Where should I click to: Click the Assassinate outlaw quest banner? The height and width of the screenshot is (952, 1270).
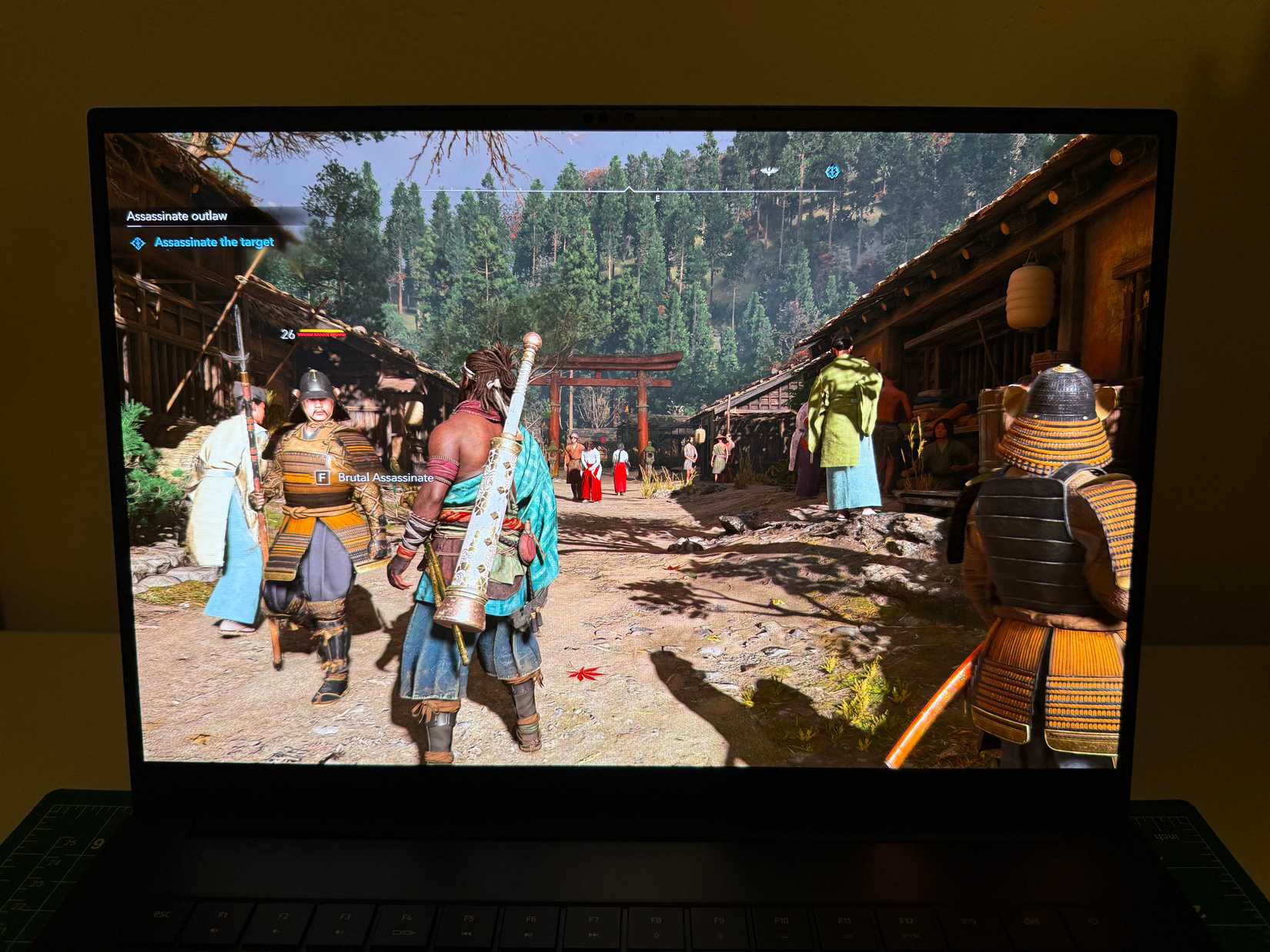pos(177,217)
